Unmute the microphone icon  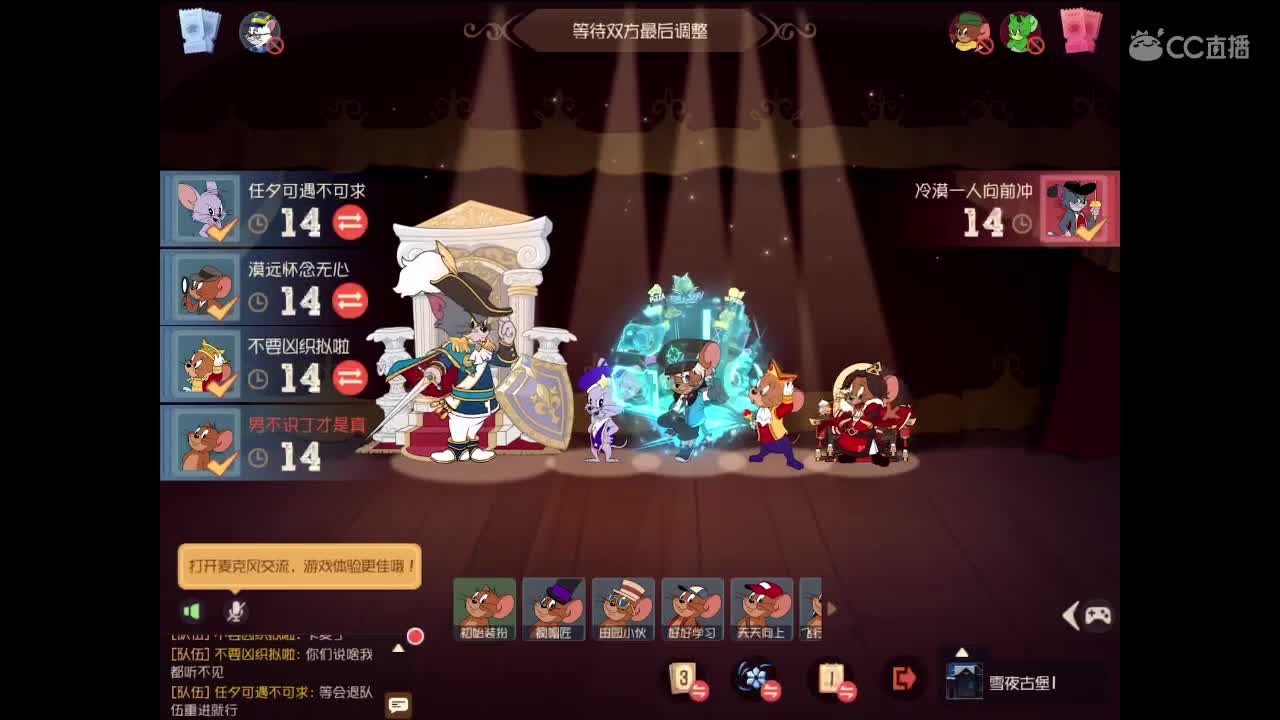[236, 611]
